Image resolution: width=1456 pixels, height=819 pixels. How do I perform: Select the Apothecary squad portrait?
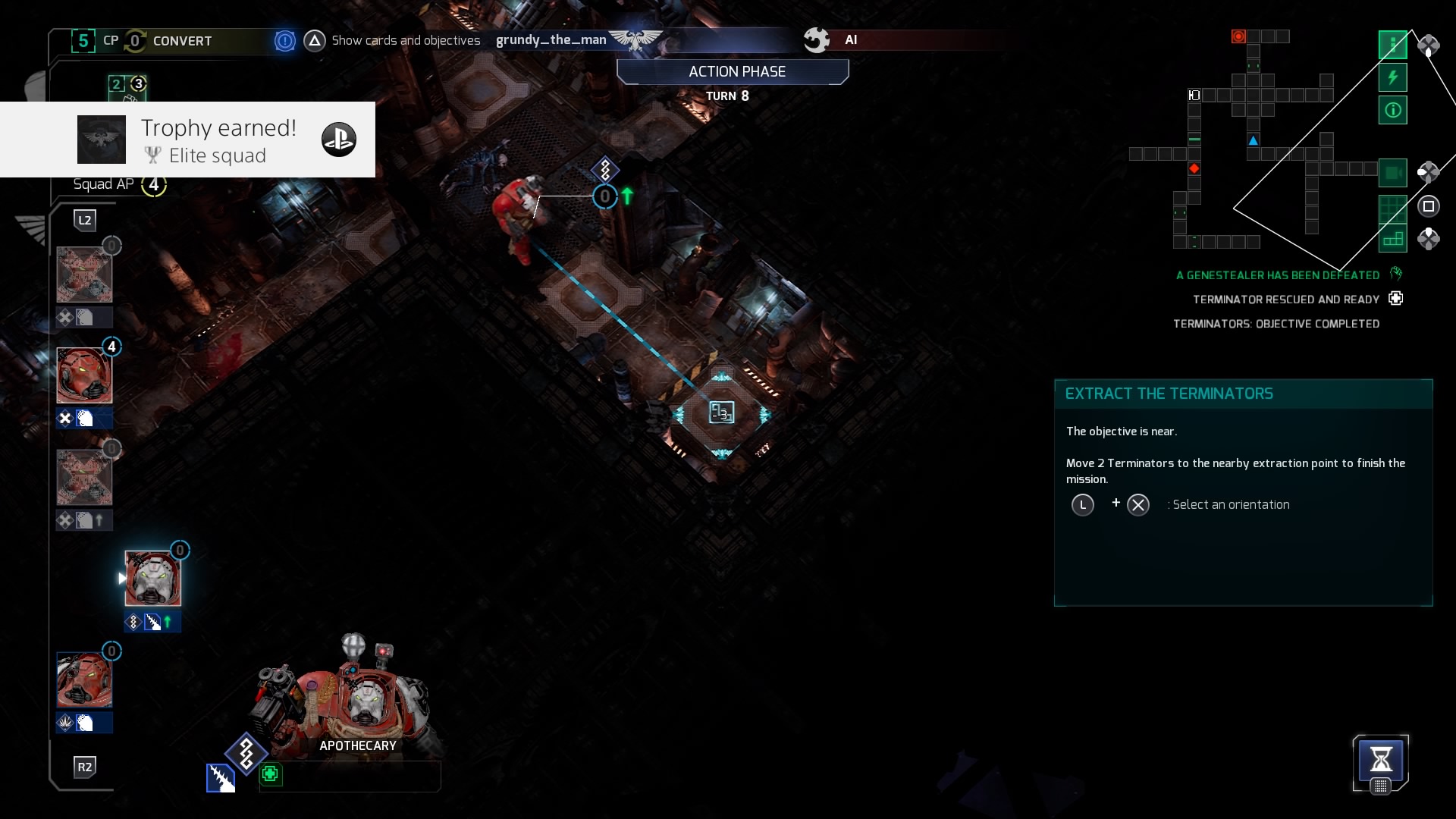(x=152, y=579)
